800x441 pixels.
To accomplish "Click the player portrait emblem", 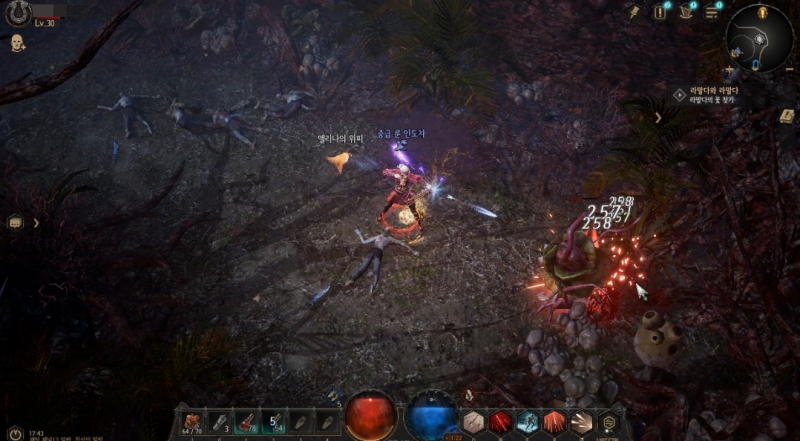I will 17,13.
